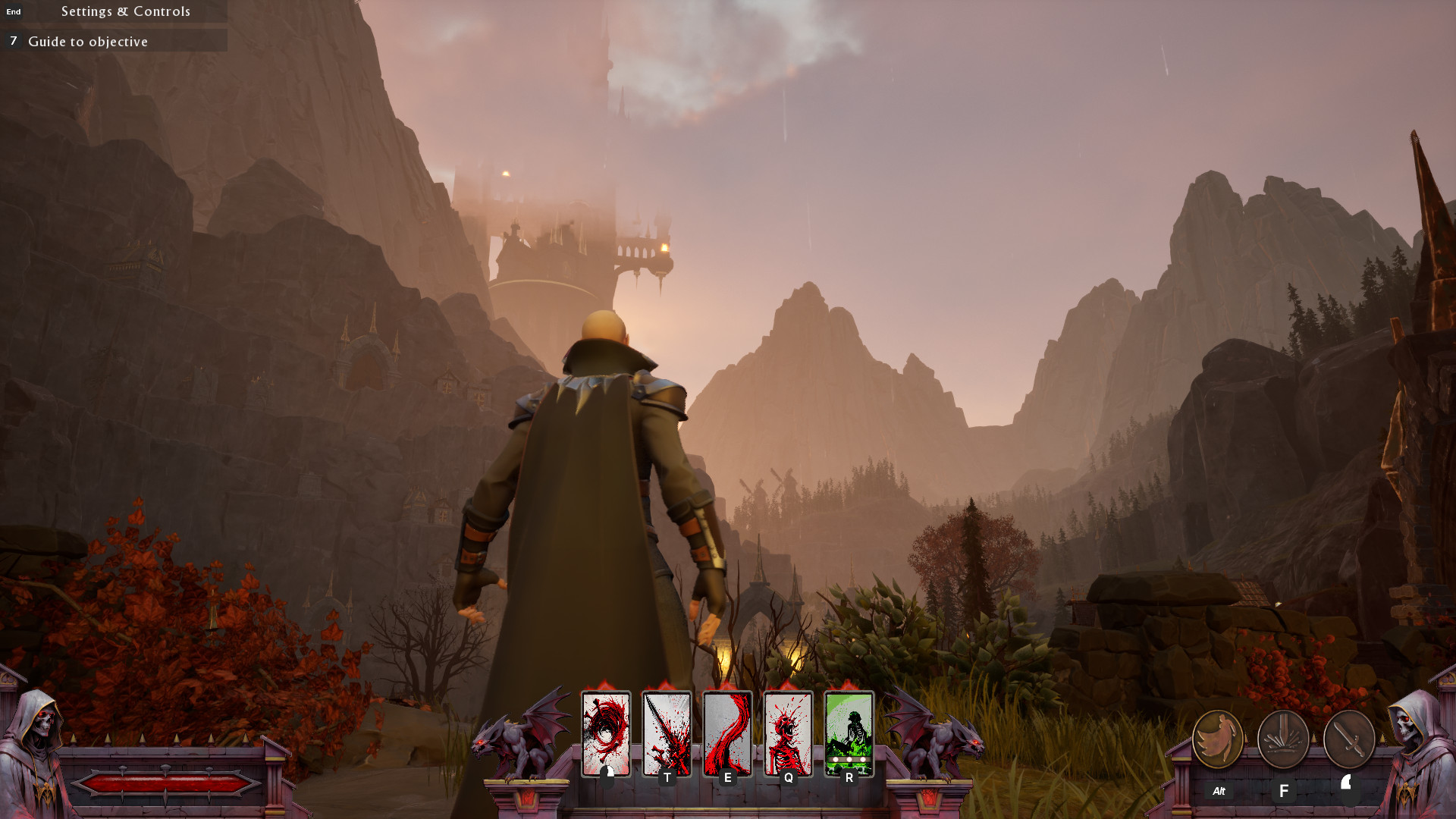
Task: Select Guide to objective
Action: [88, 42]
